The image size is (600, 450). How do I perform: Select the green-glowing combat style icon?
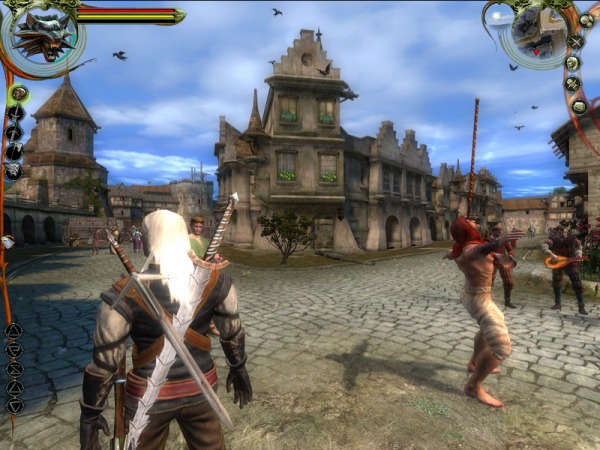(x=18, y=93)
